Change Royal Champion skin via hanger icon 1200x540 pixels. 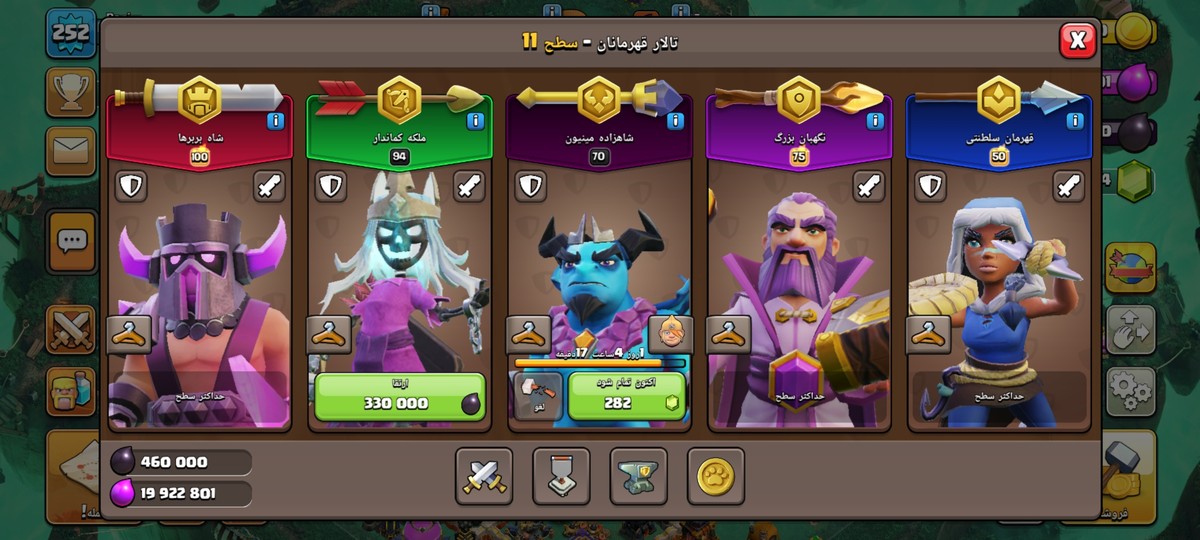pos(929,335)
